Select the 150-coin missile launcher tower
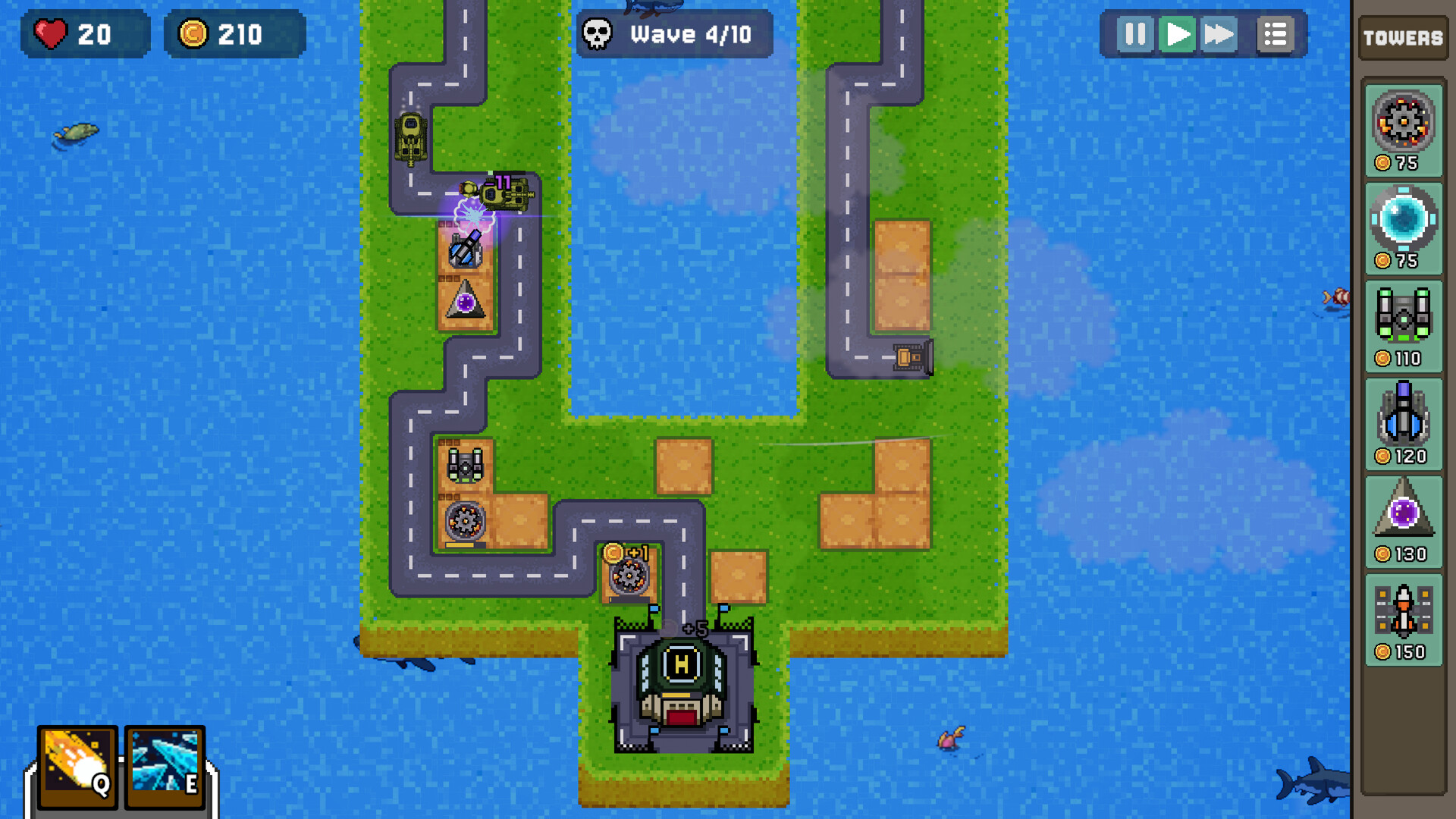The width and height of the screenshot is (1456, 819). tap(1403, 614)
